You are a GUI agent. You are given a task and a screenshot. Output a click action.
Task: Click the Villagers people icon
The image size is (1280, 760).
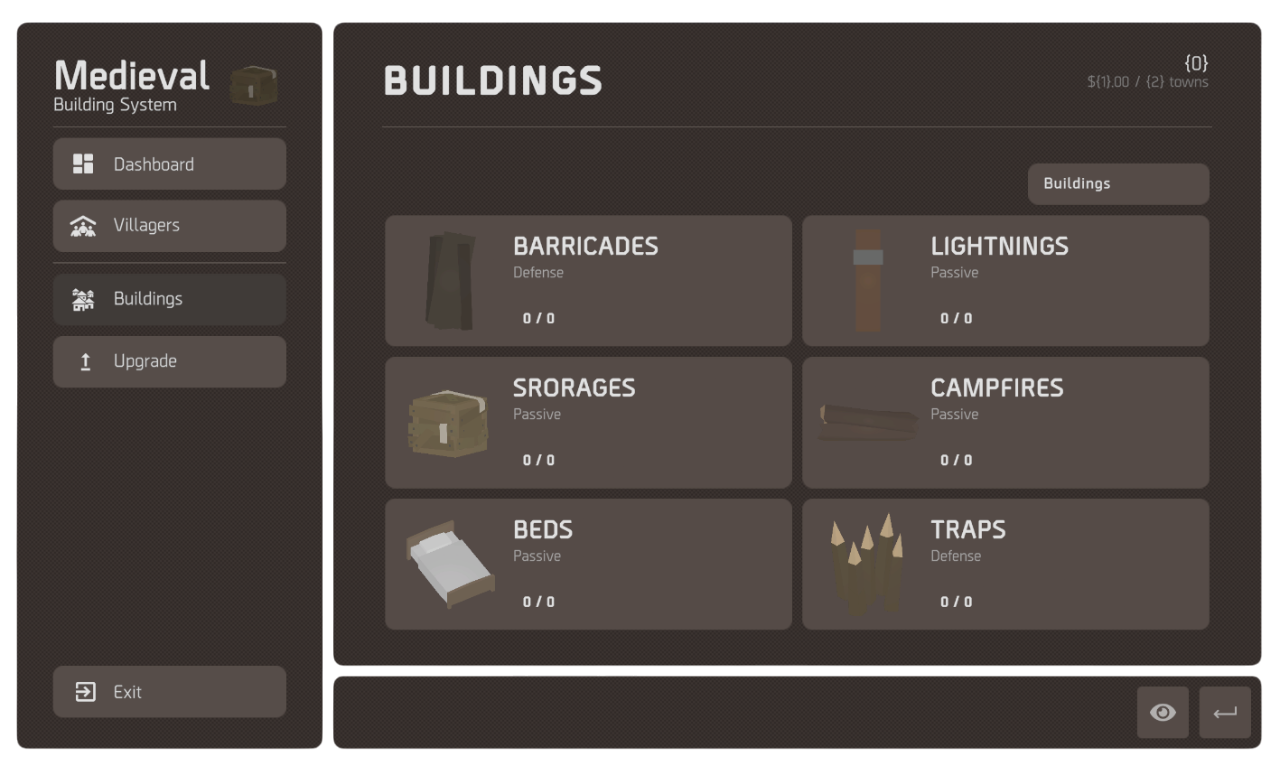click(85, 225)
